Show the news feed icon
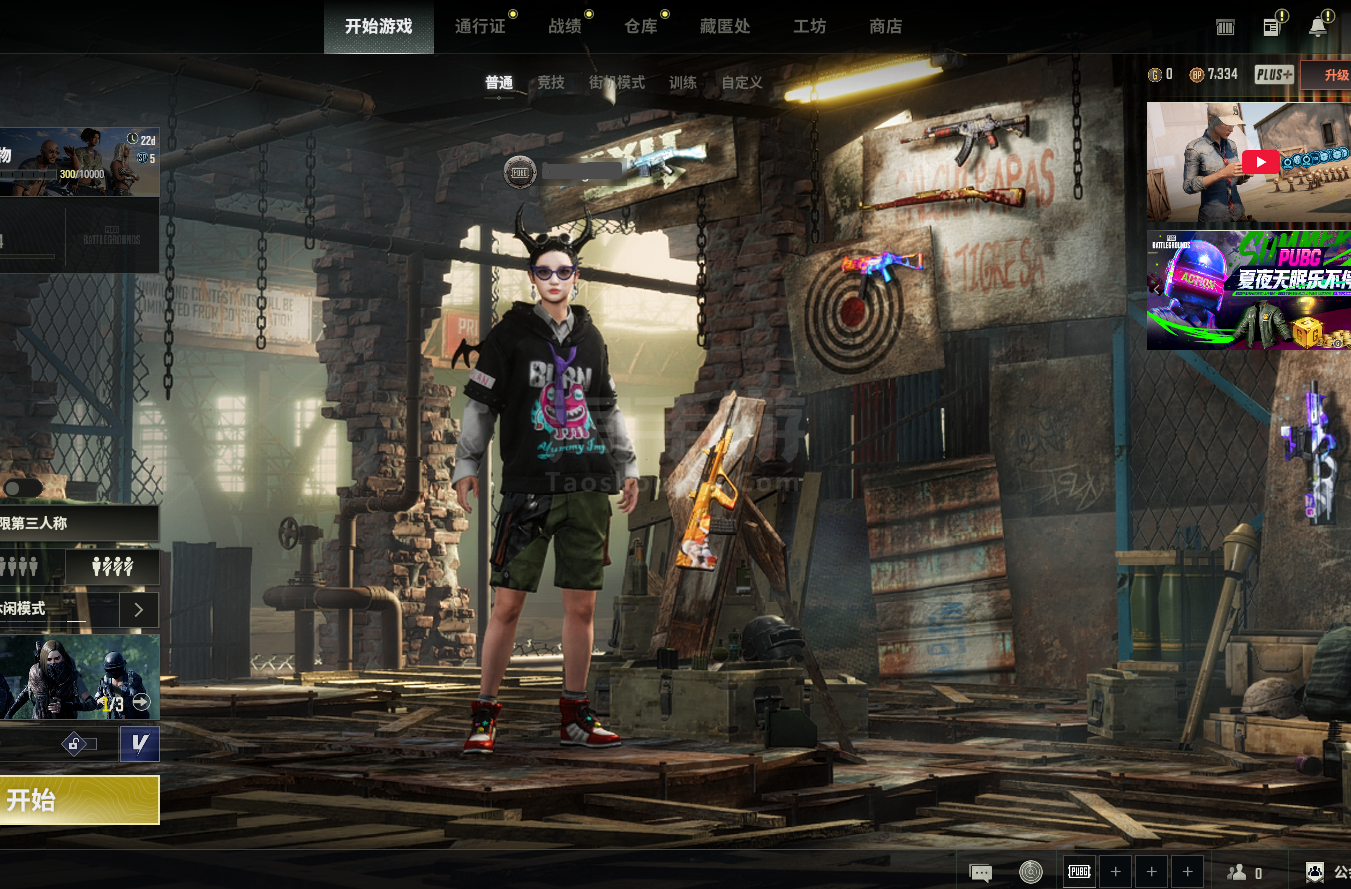Screen dimensions: 1351x889 tap(1272, 28)
